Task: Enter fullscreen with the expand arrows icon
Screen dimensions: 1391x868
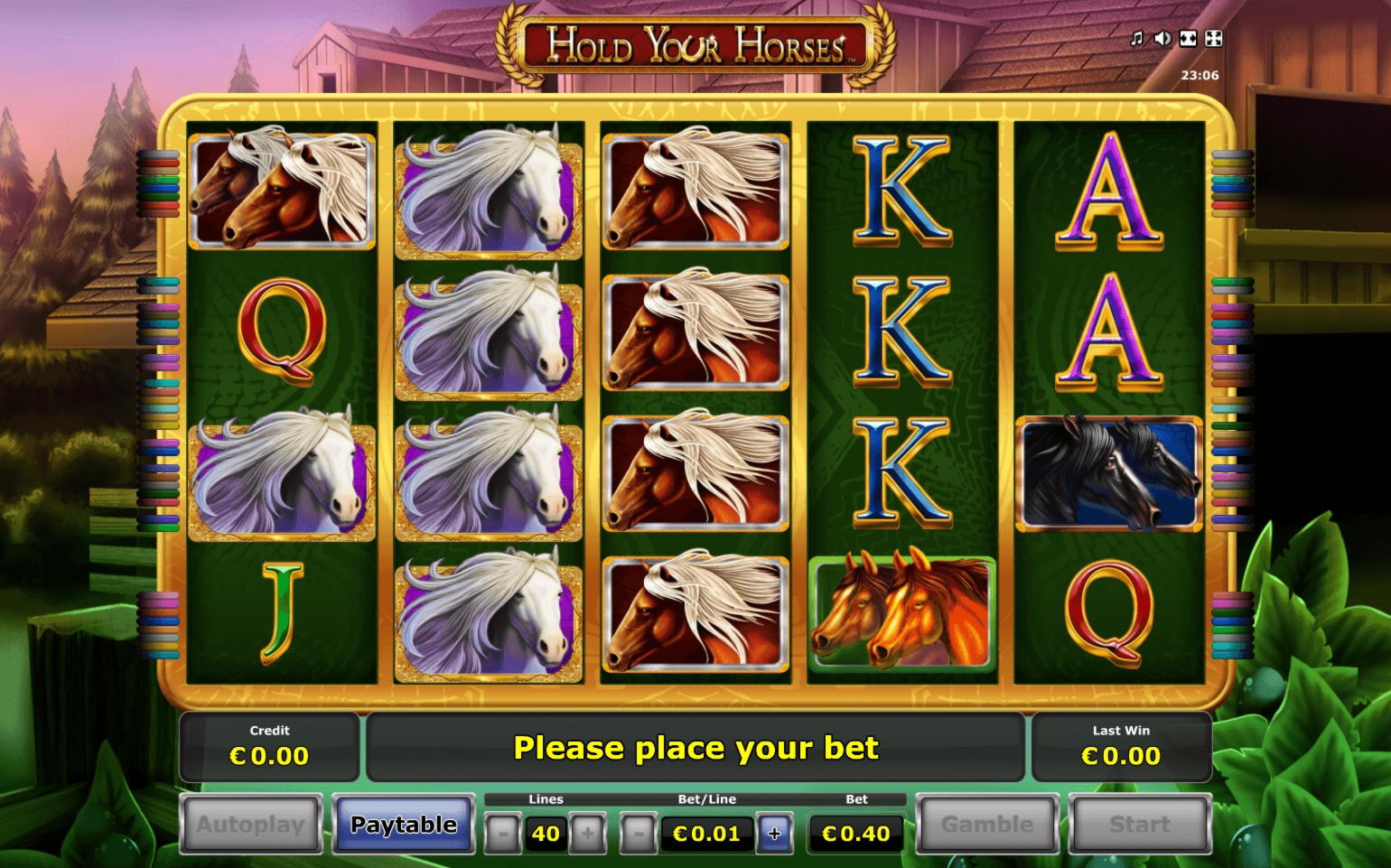Action: pos(1213,37)
